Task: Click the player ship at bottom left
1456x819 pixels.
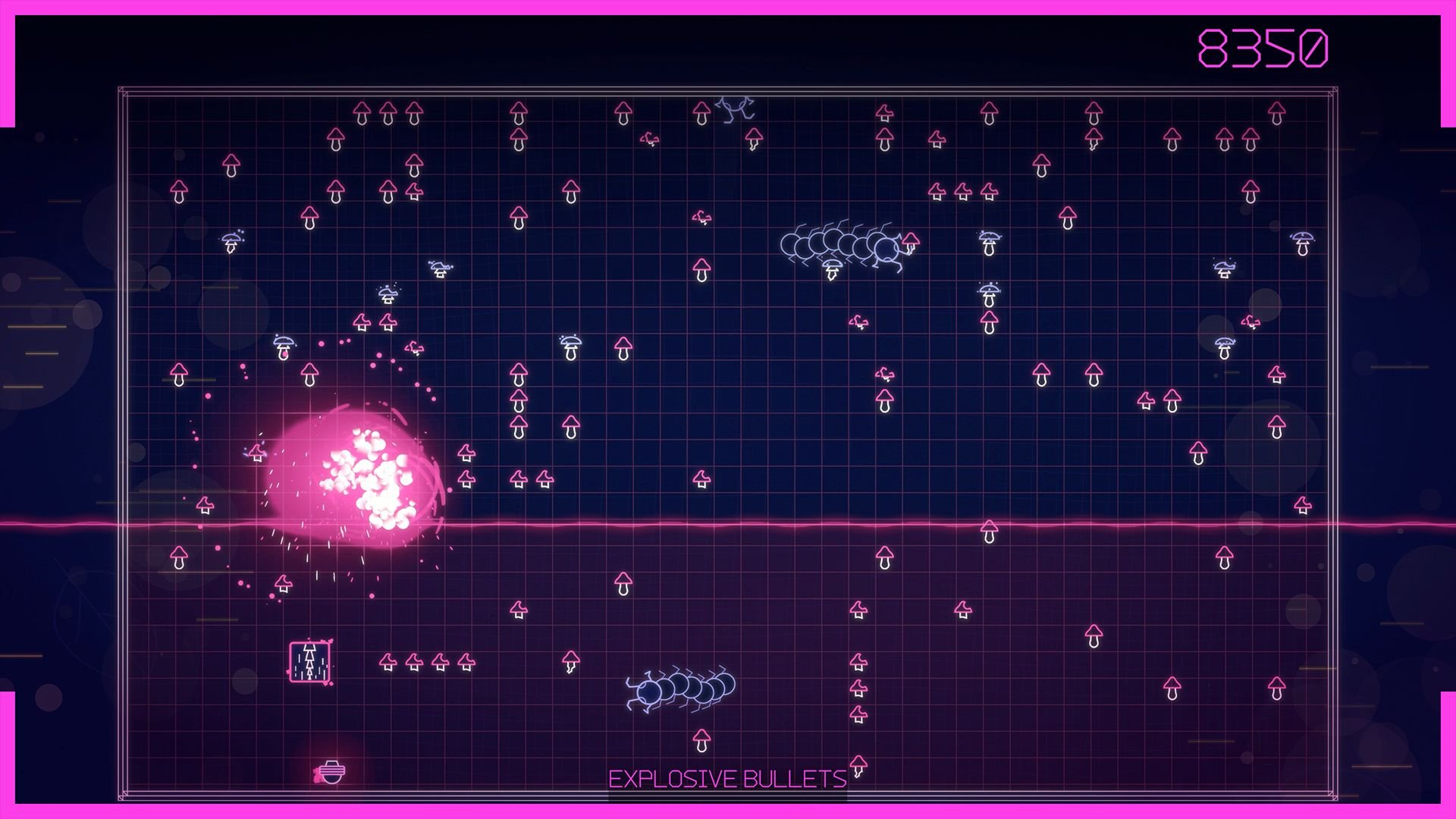Action: (x=331, y=771)
